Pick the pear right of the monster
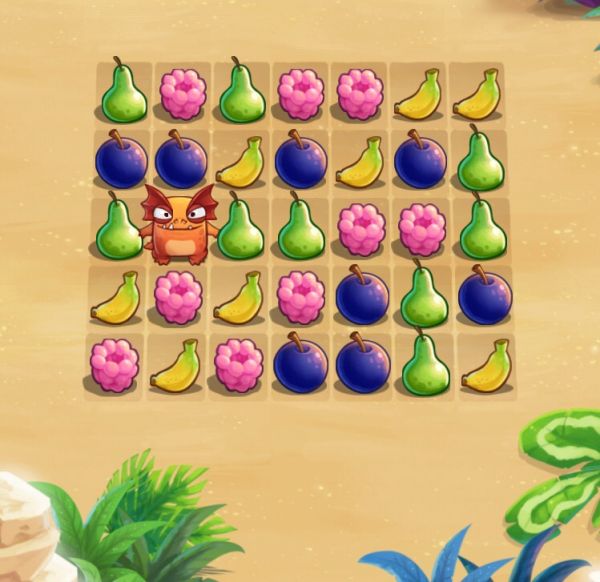Image resolution: width=600 pixels, height=582 pixels. point(240,229)
